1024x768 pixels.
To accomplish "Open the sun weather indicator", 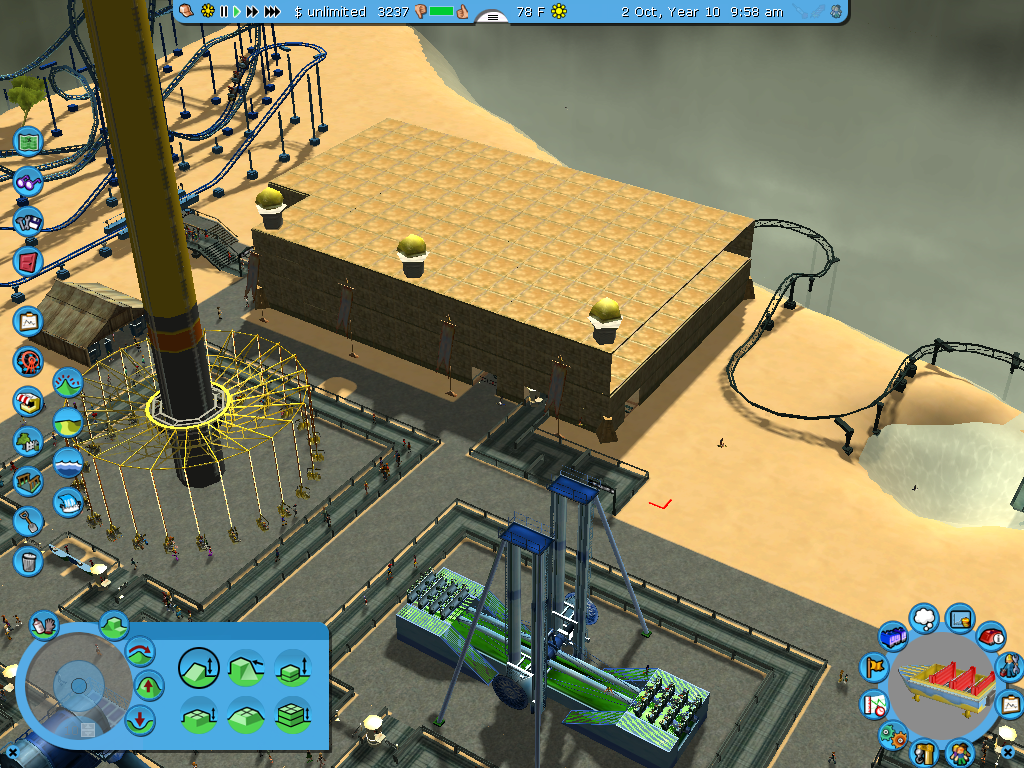I will (559, 12).
